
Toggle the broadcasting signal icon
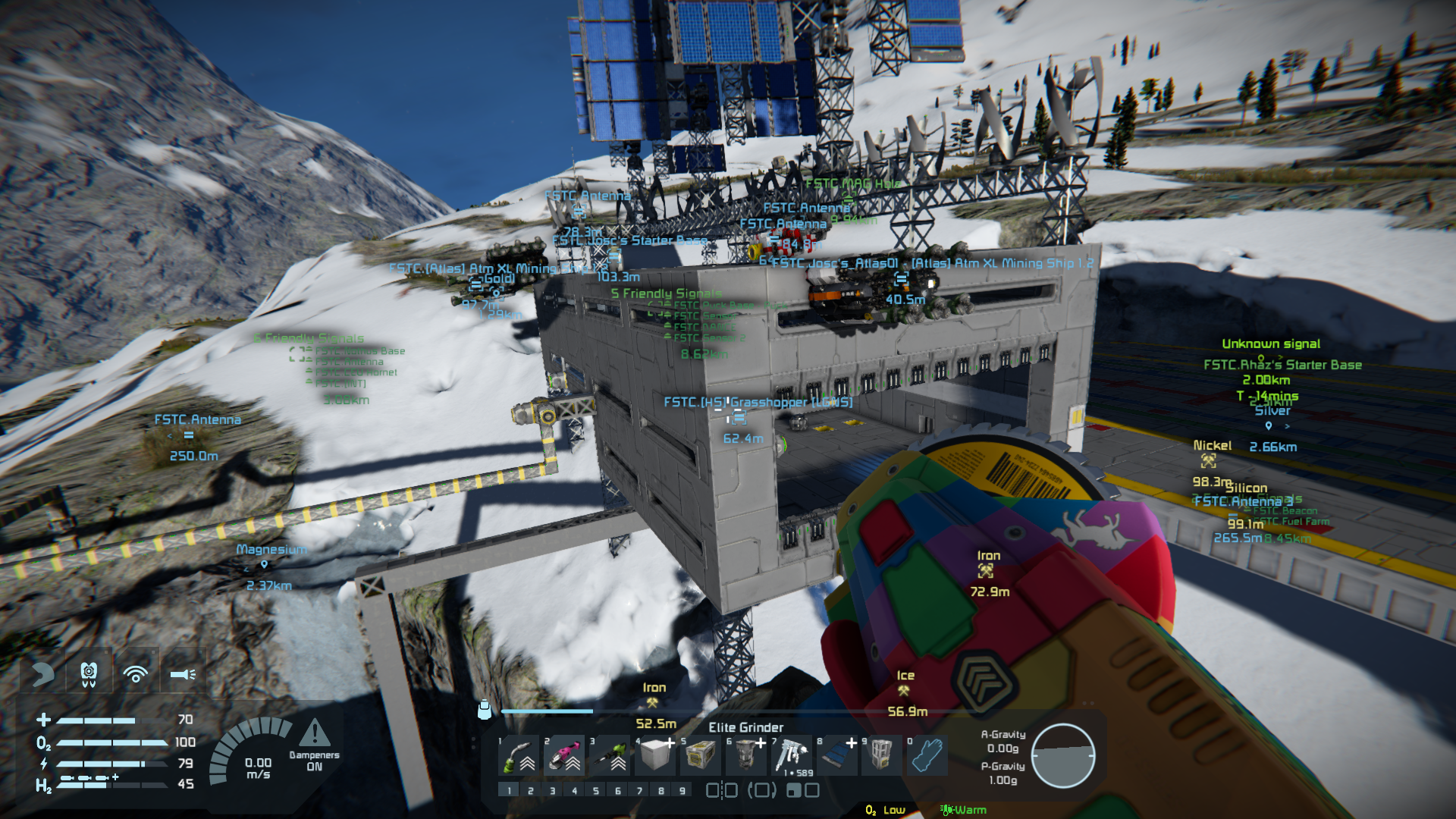(136, 673)
